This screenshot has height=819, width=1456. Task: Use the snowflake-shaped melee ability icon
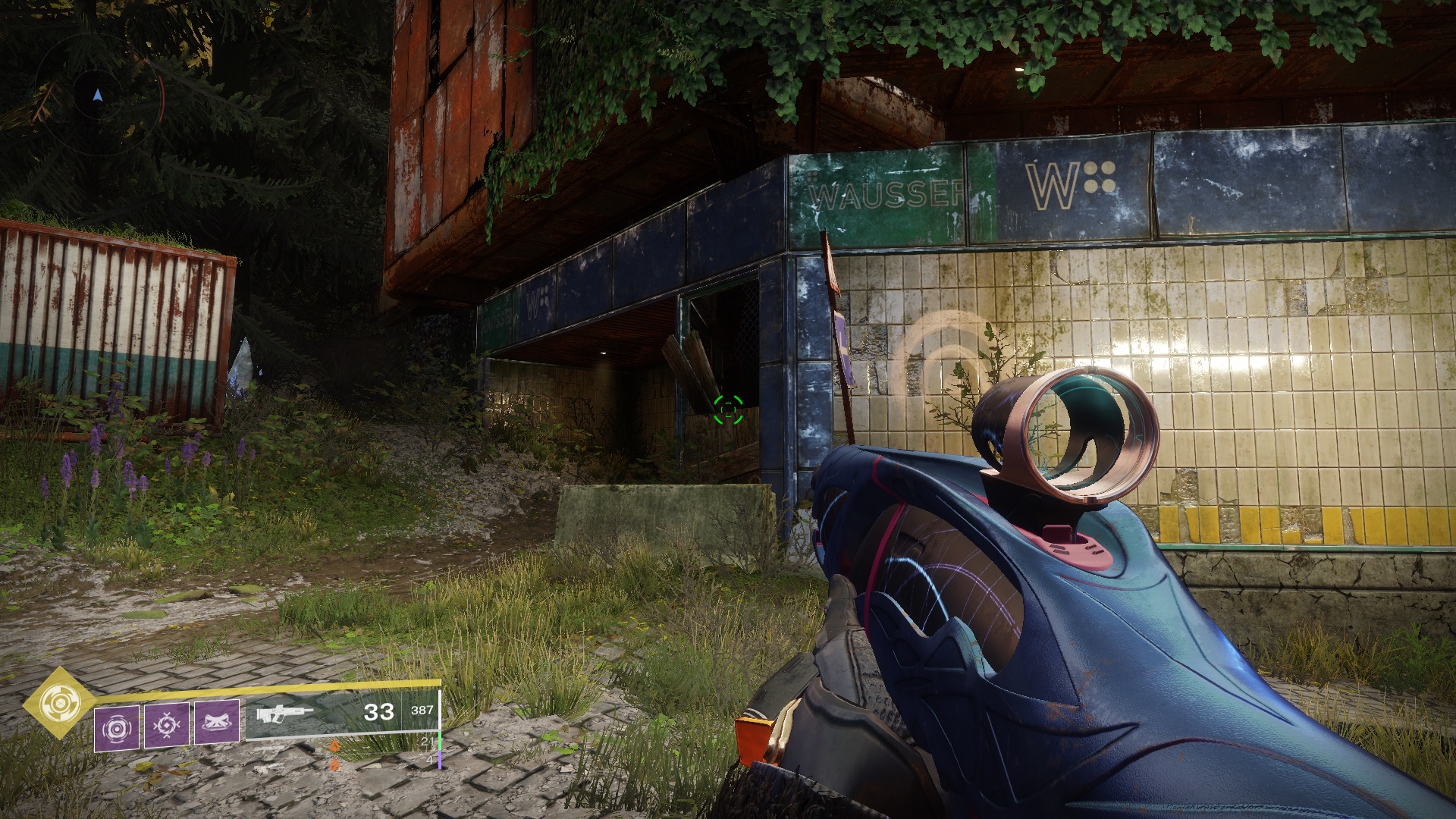(x=167, y=726)
